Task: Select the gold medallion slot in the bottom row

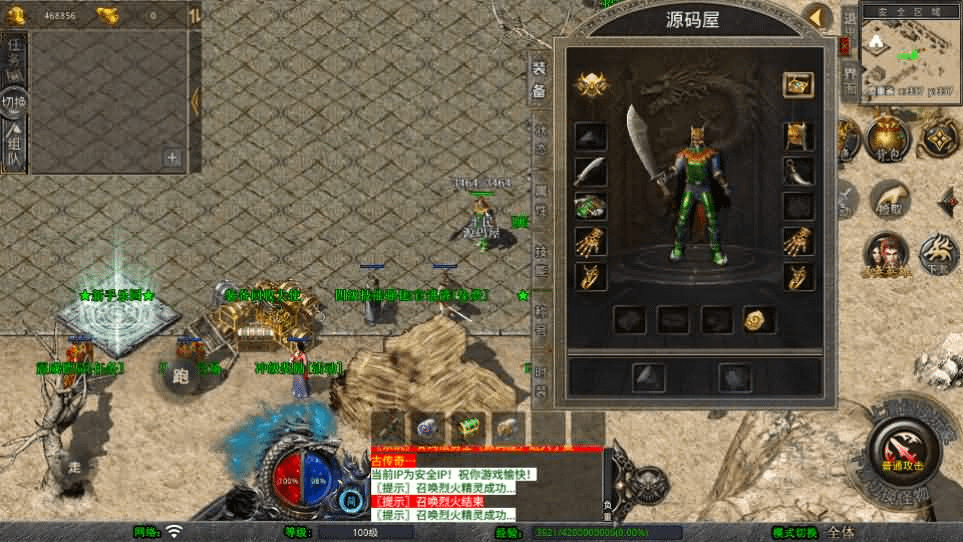Action: [758, 319]
